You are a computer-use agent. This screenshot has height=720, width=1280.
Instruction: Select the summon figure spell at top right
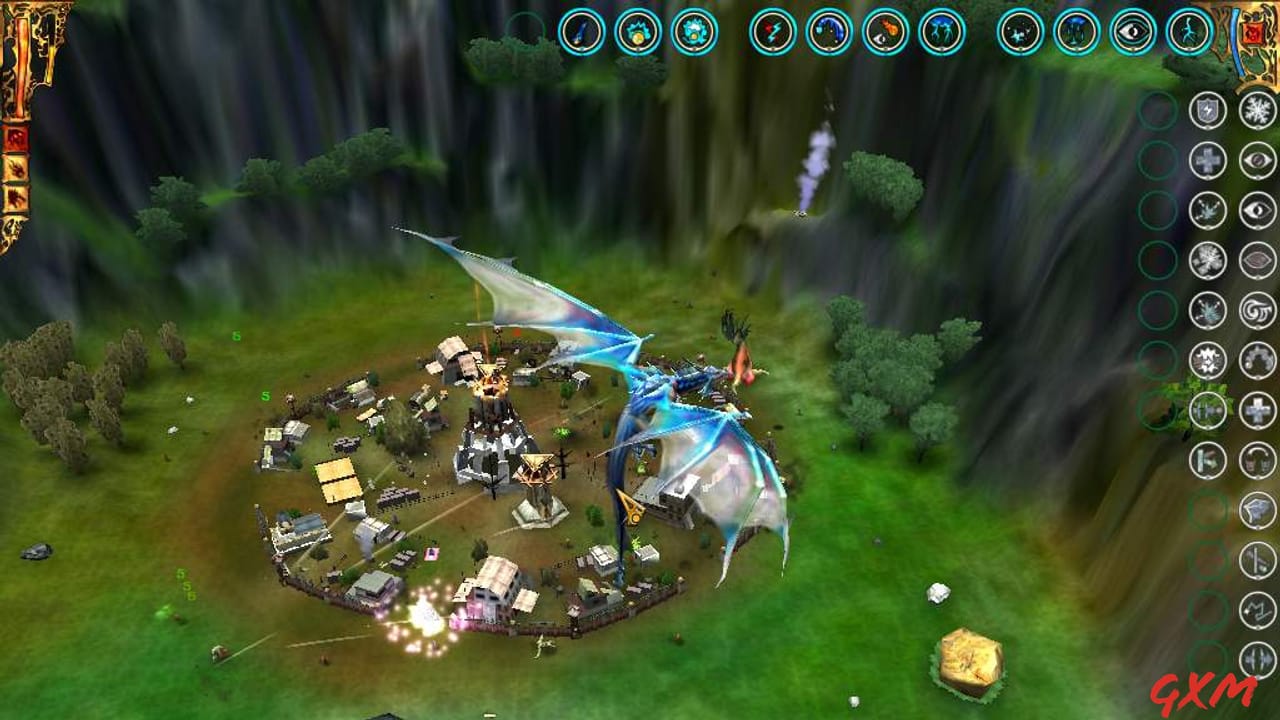pos(1185,30)
